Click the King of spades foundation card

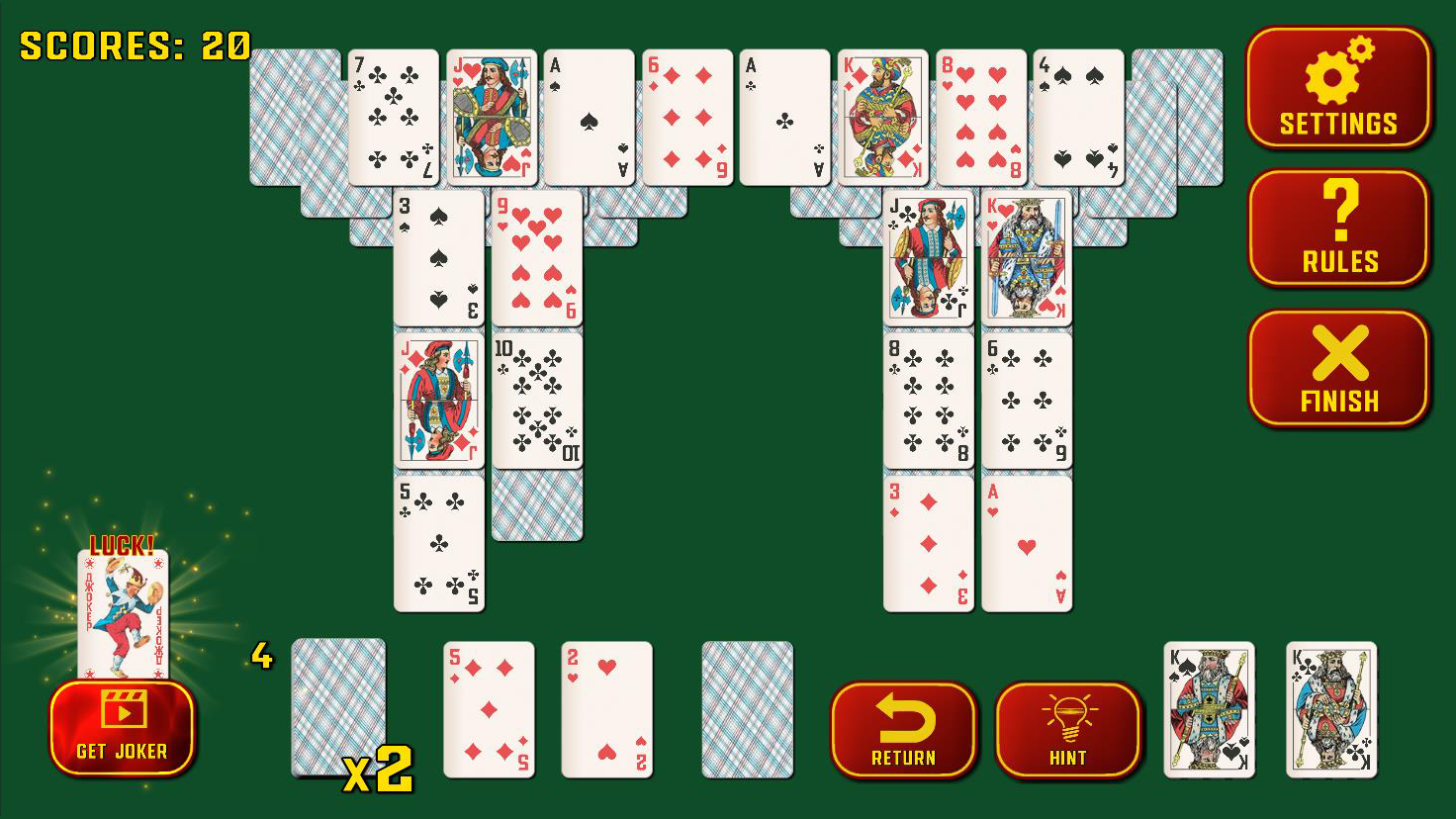[1209, 710]
